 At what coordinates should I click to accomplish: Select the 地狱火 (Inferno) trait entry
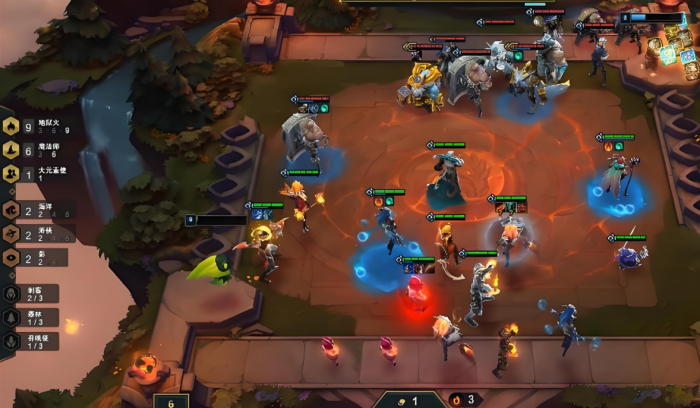pyautogui.click(x=38, y=126)
